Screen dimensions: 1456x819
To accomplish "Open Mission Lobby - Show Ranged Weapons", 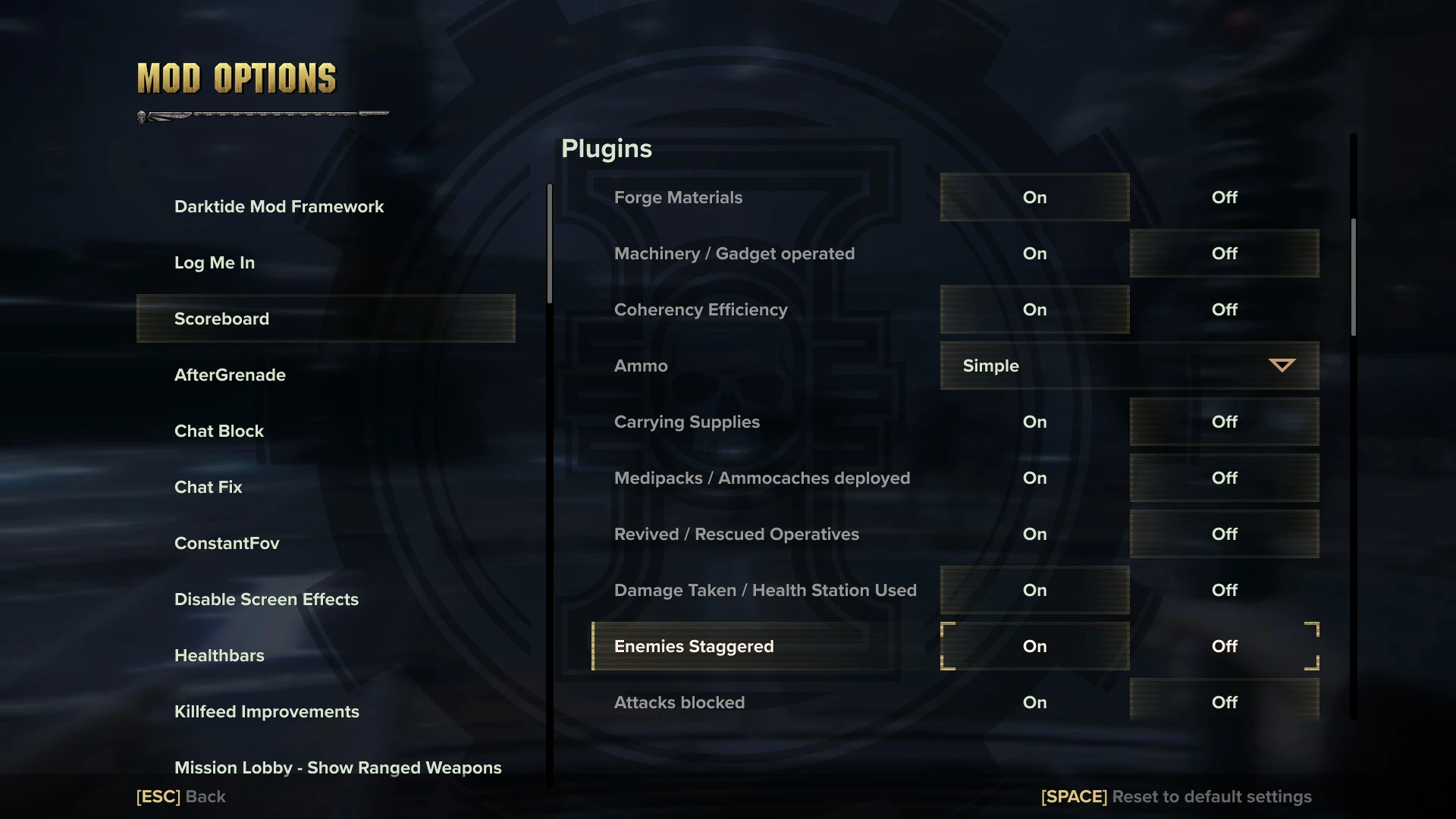I will point(338,767).
